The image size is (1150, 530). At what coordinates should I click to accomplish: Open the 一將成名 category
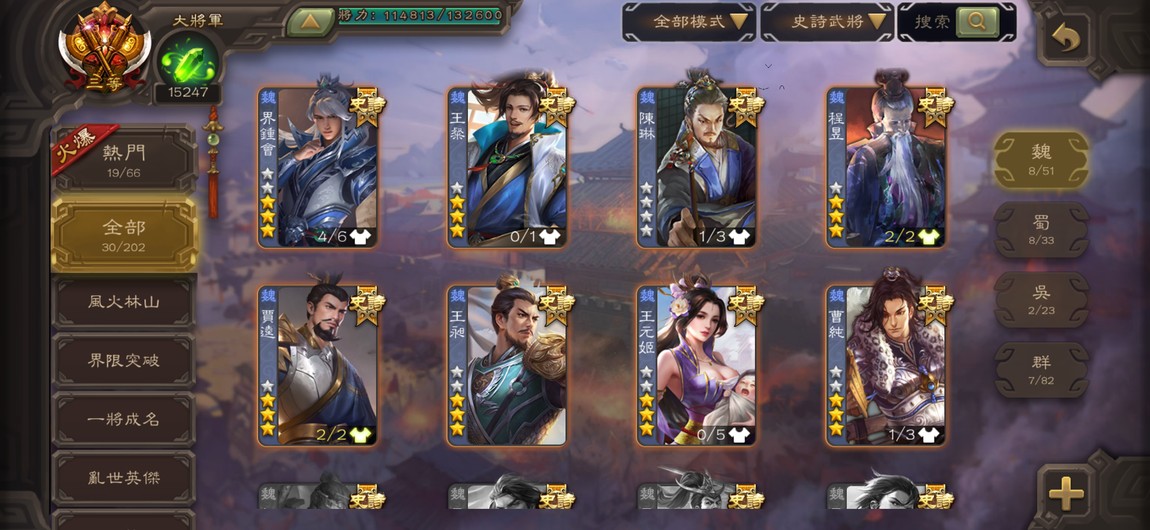click(124, 419)
